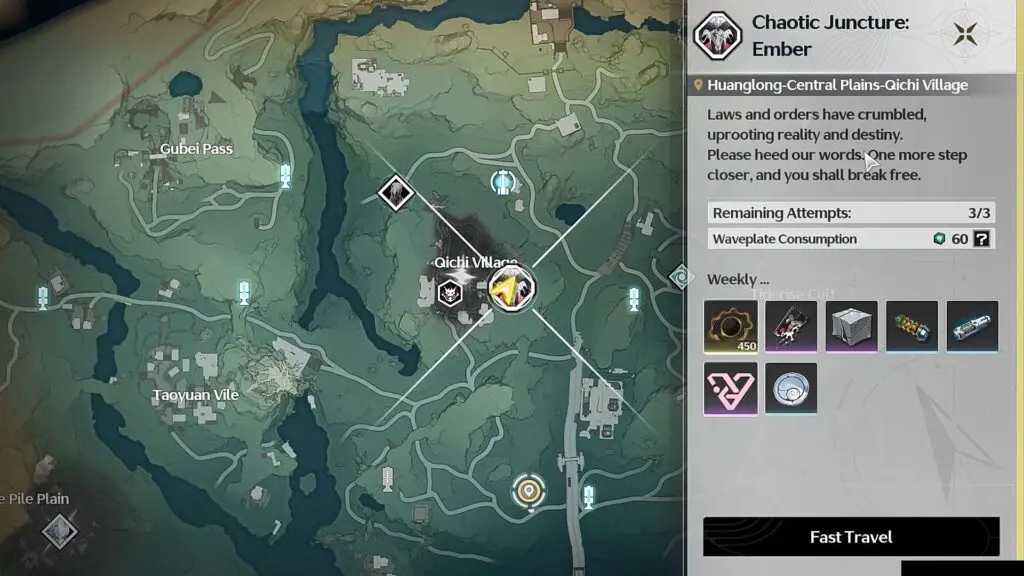This screenshot has height=576, width=1024.
Task: Choose the gold location pin marker
Action: tap(528, 491)
